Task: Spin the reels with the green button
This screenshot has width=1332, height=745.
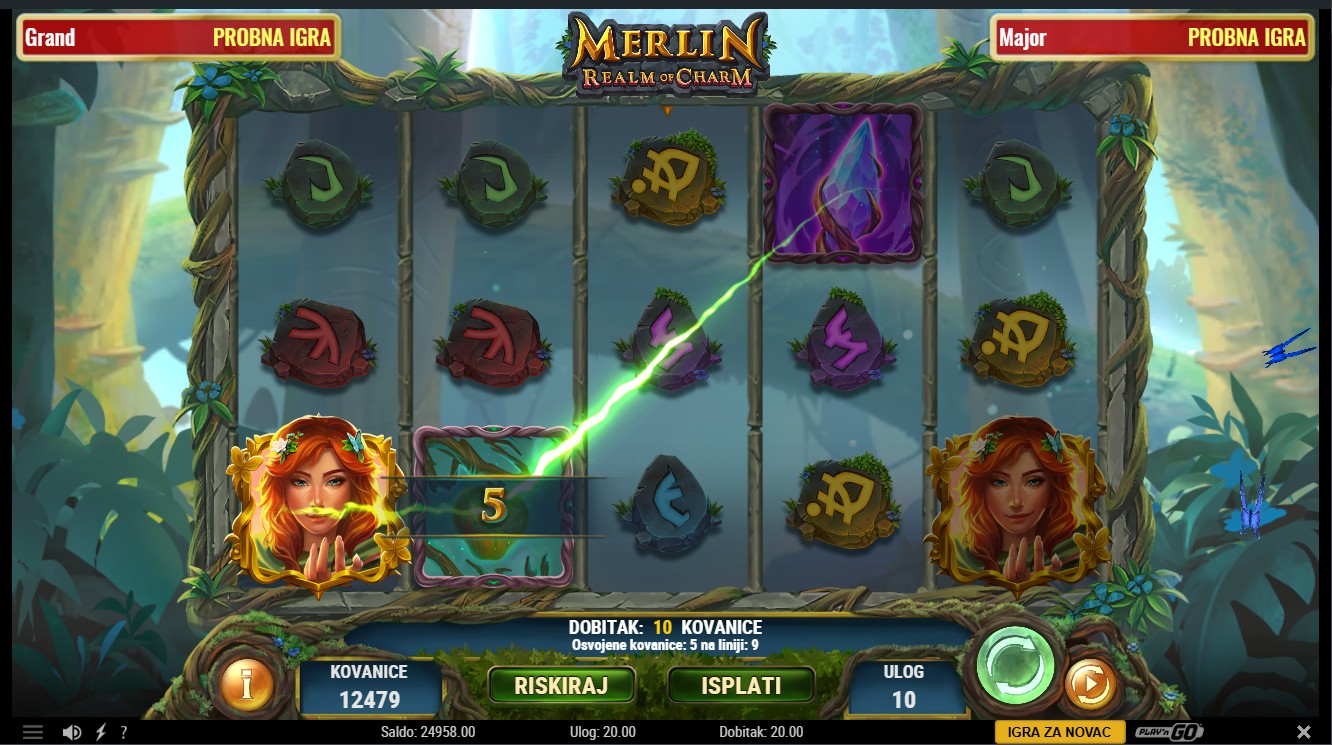Action: click(1015, 665)
